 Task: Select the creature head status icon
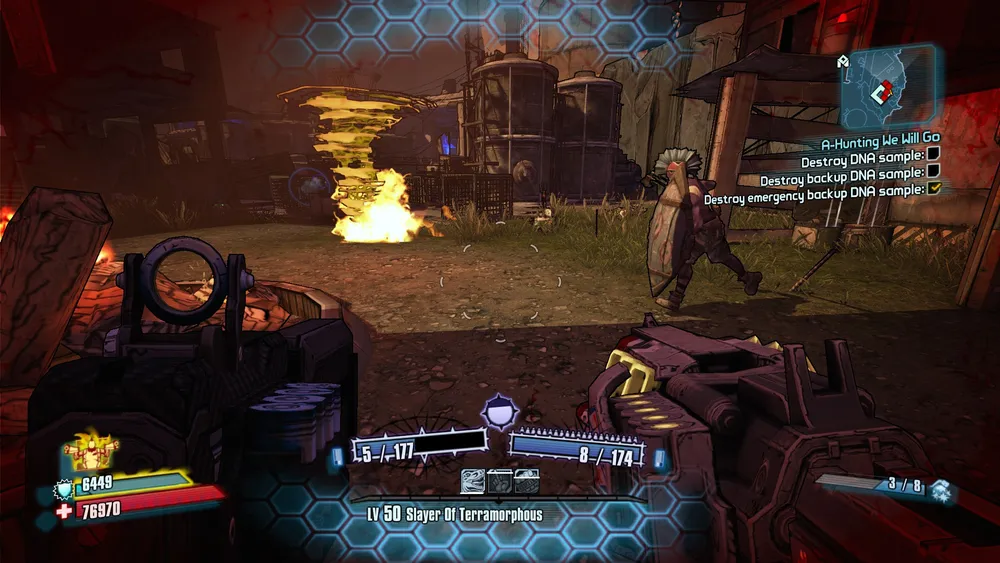click(x=473, y=482)
